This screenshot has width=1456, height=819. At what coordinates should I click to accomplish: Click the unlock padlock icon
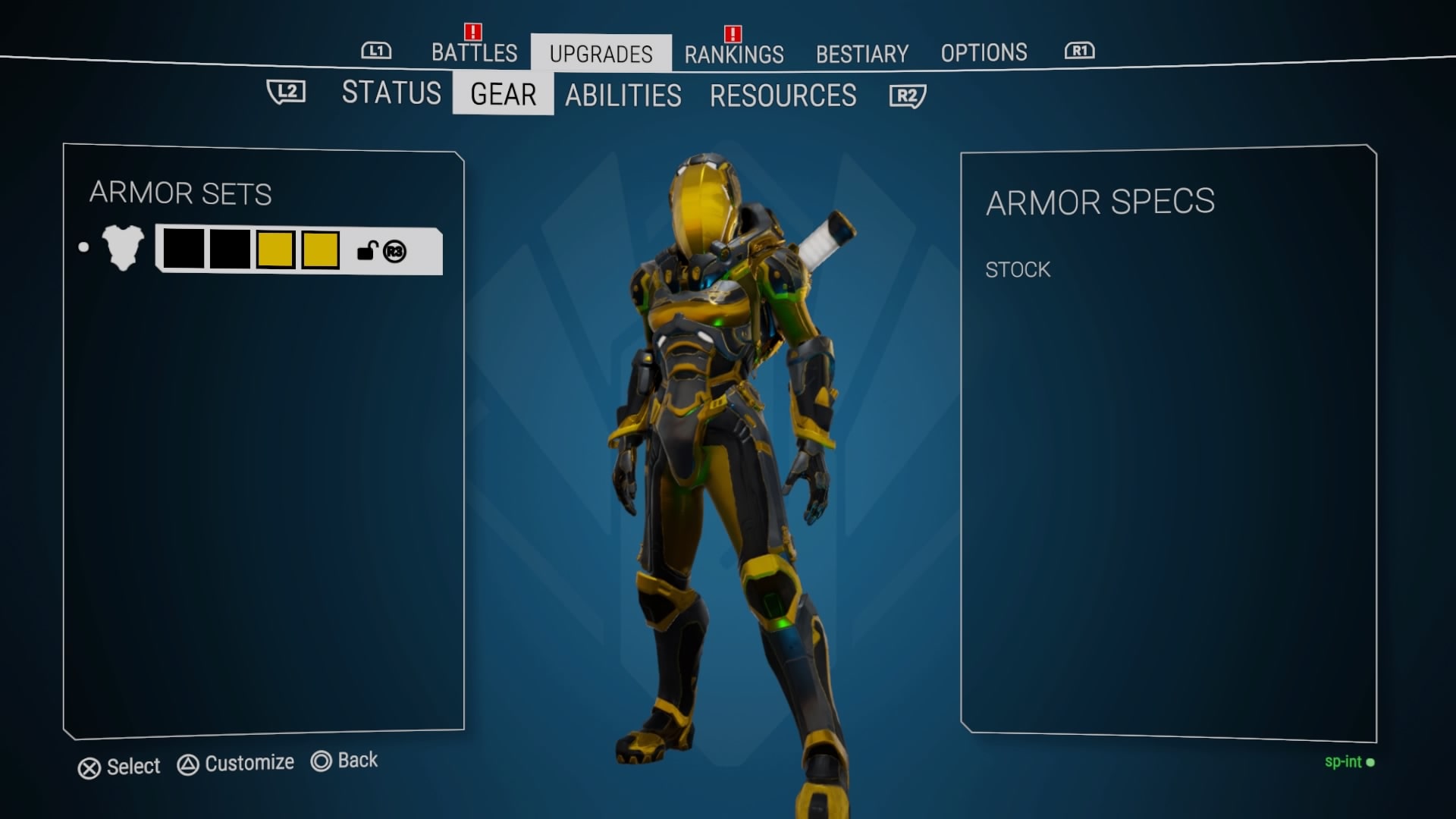pos(368,251)
